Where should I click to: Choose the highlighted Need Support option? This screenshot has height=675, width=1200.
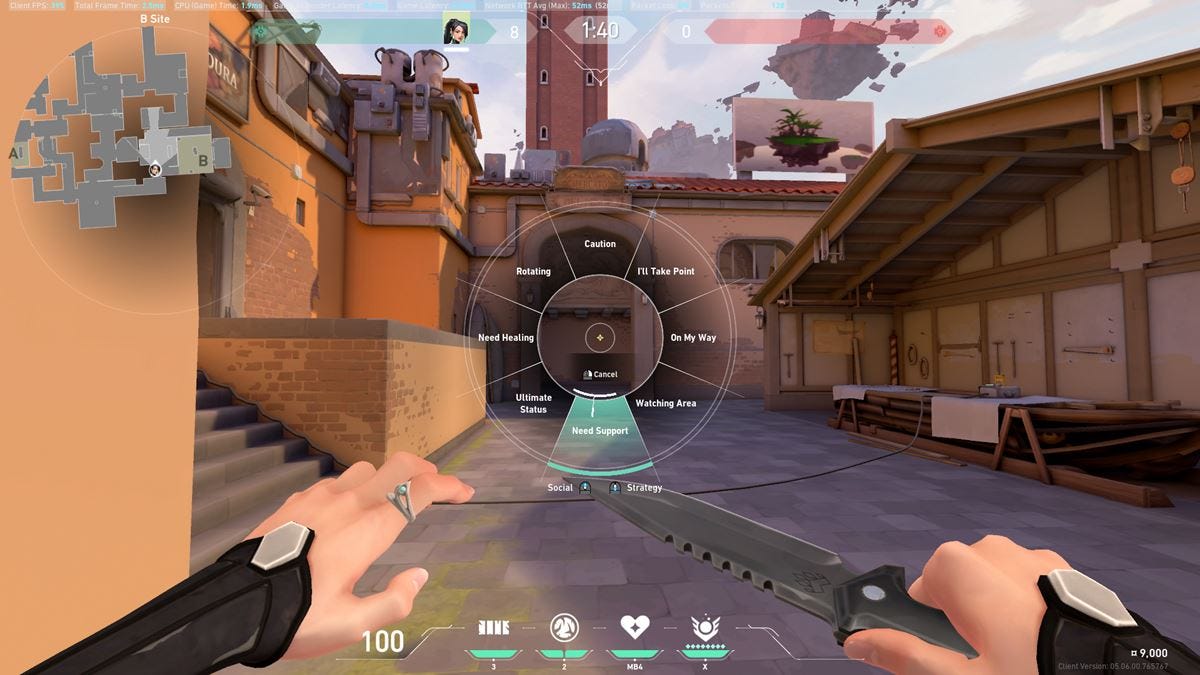coord(600,431)
